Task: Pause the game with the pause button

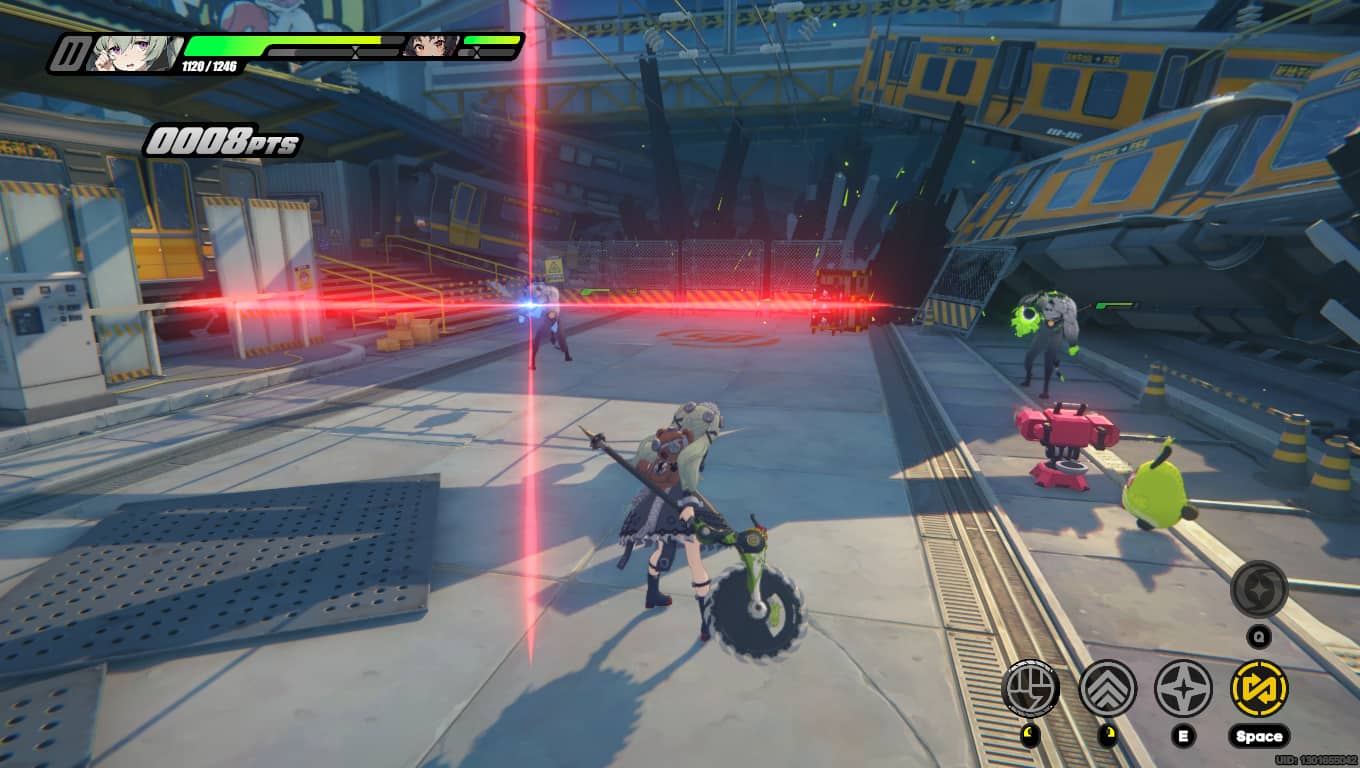Action: pyautogui.click(x=69, y=53)
